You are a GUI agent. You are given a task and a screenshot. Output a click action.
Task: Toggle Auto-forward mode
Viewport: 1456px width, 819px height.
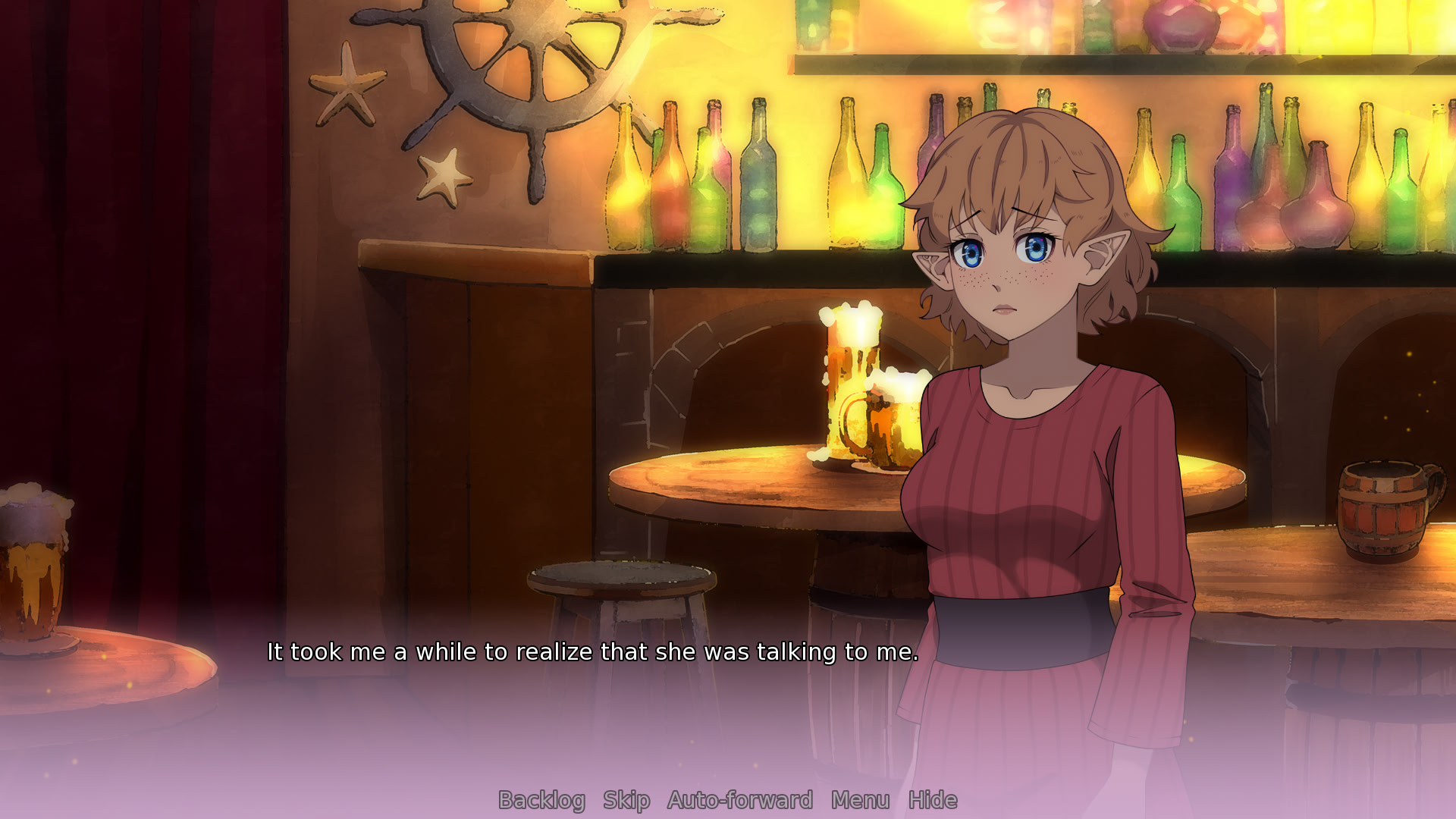(740, 800)
